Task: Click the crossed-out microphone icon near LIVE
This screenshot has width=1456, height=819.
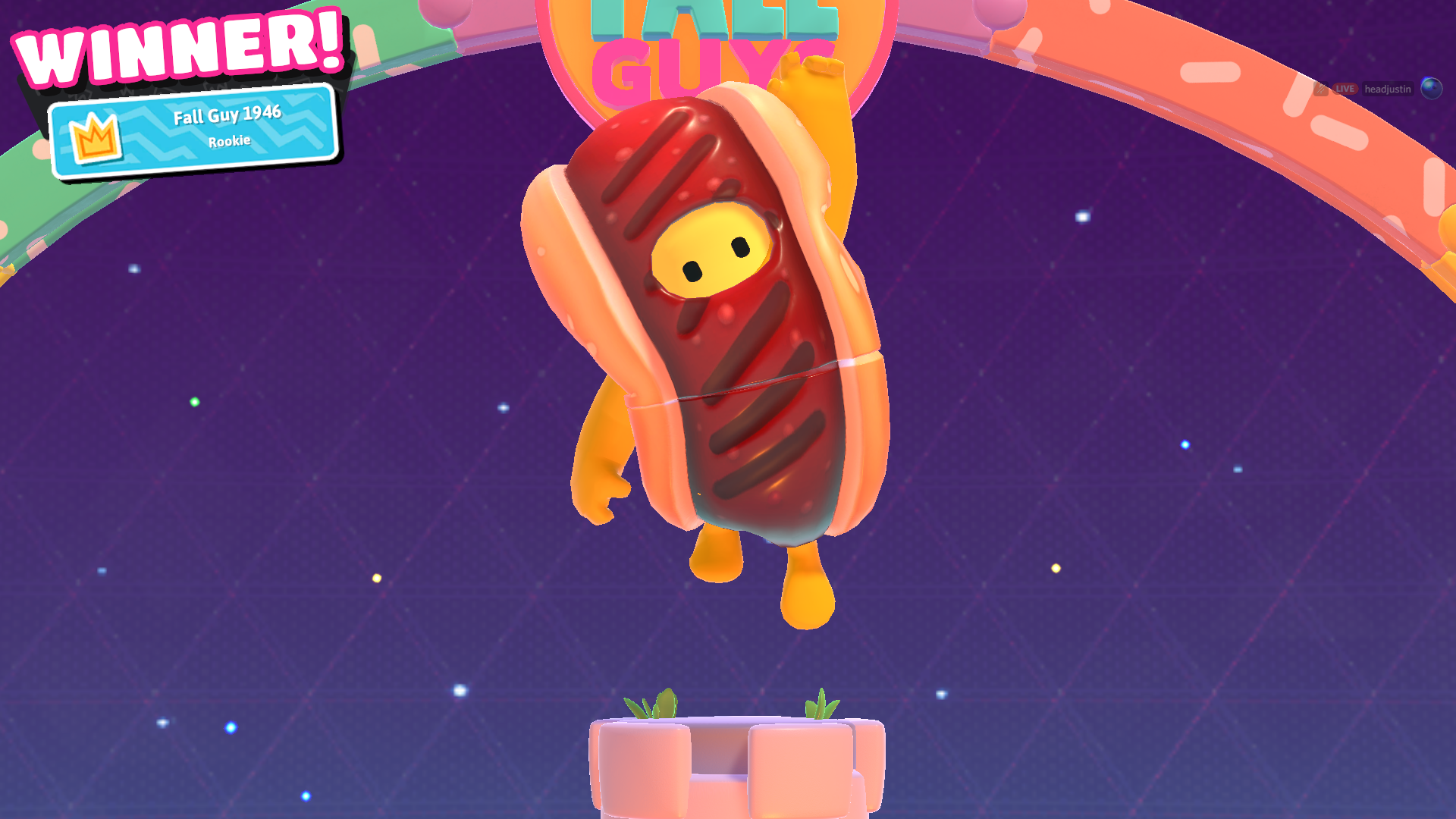Action: pos(1322,88)
